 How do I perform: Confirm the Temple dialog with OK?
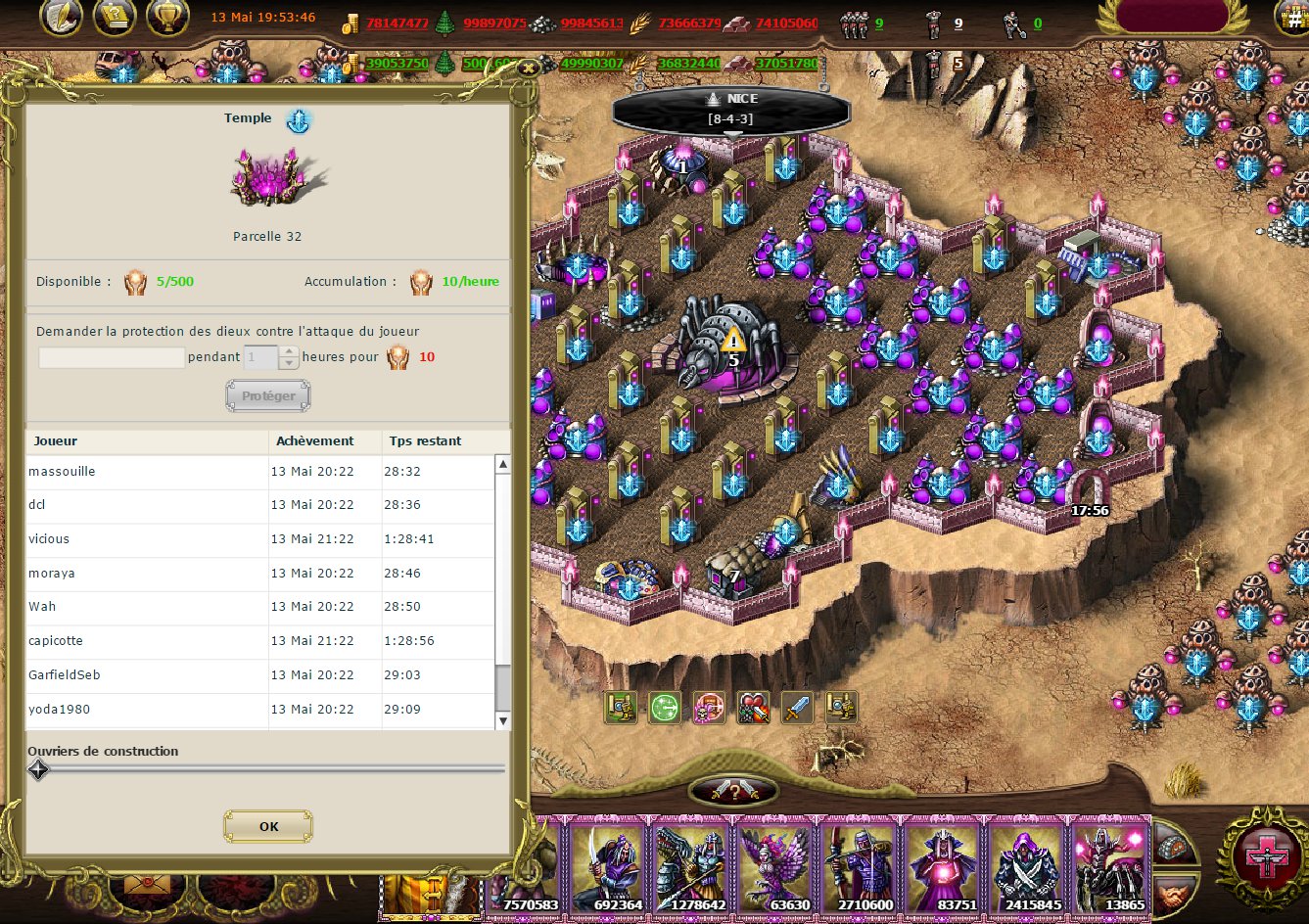click(x=268, y=826)
